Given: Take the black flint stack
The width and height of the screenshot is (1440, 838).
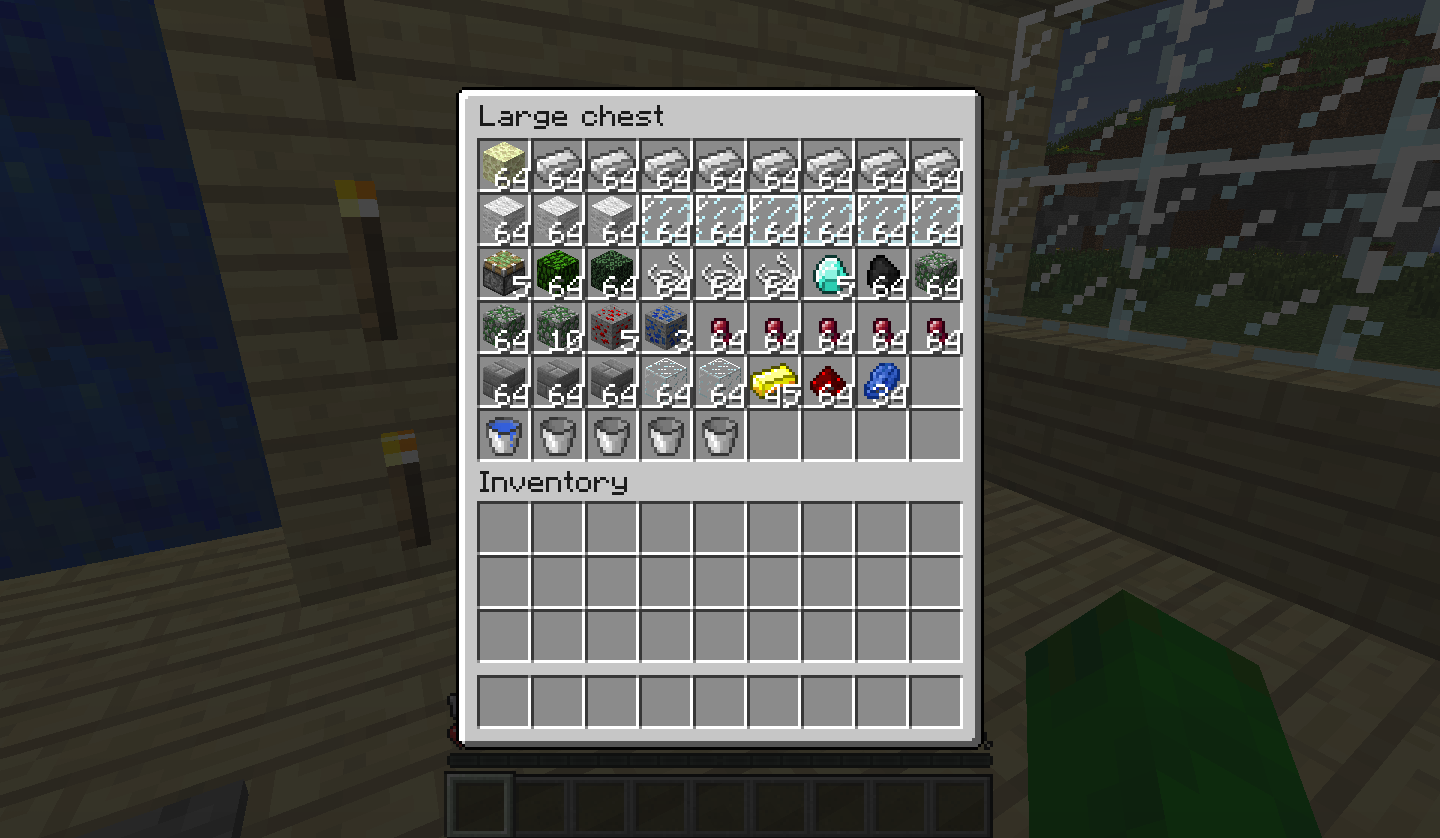Looking at the screenshot, I should [881, 275].
